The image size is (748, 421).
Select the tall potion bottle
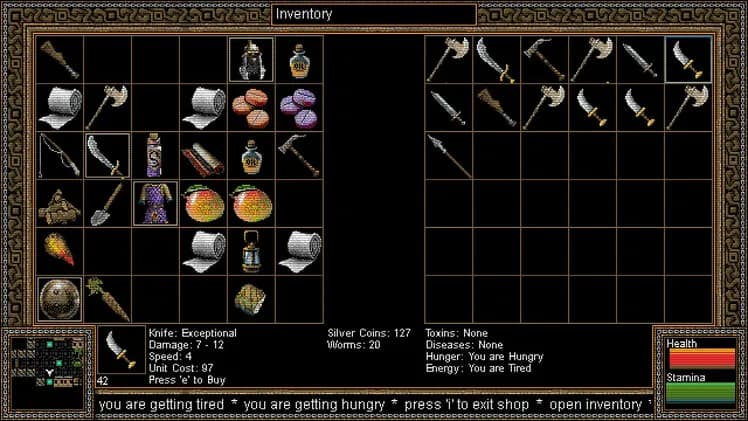(155, 155)
